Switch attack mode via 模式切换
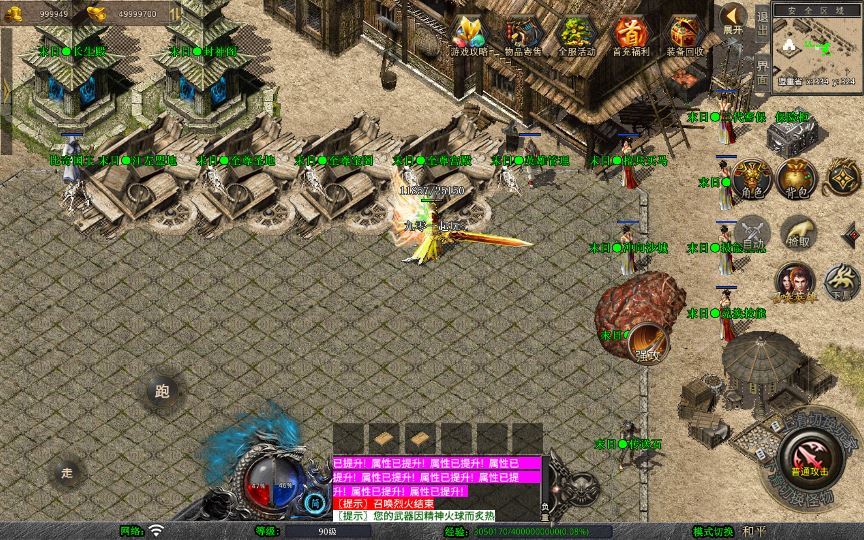This screenshot has height=540, width=864. [x=714, y=531]
